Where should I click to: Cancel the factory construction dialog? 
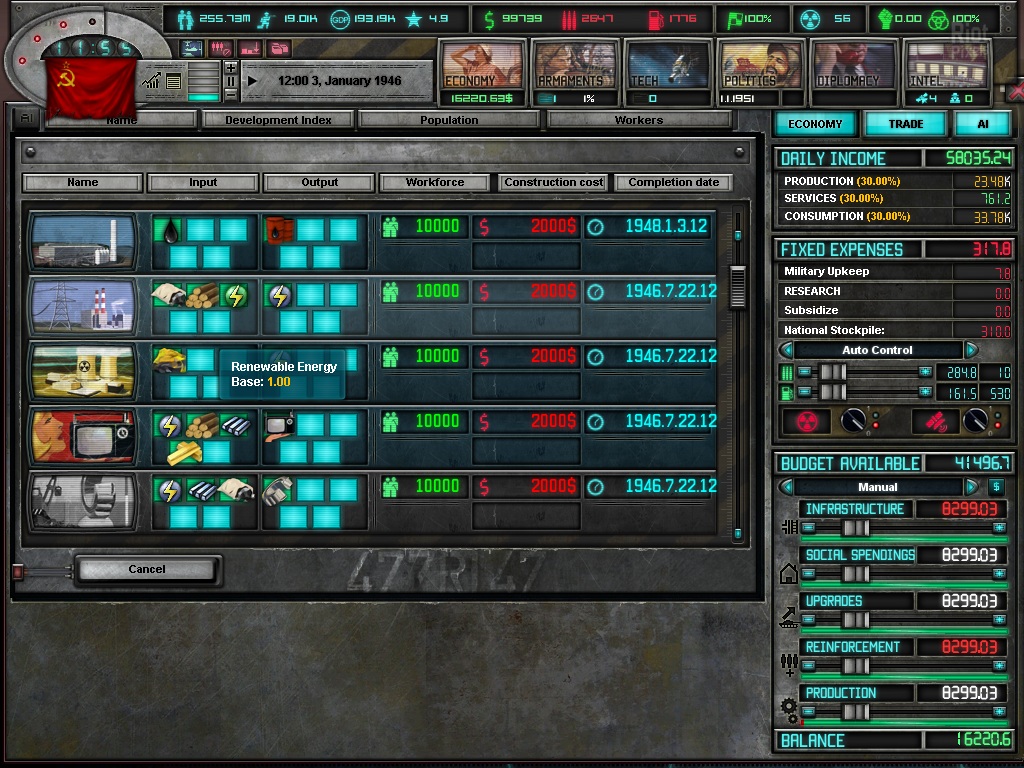pos(146,569)
